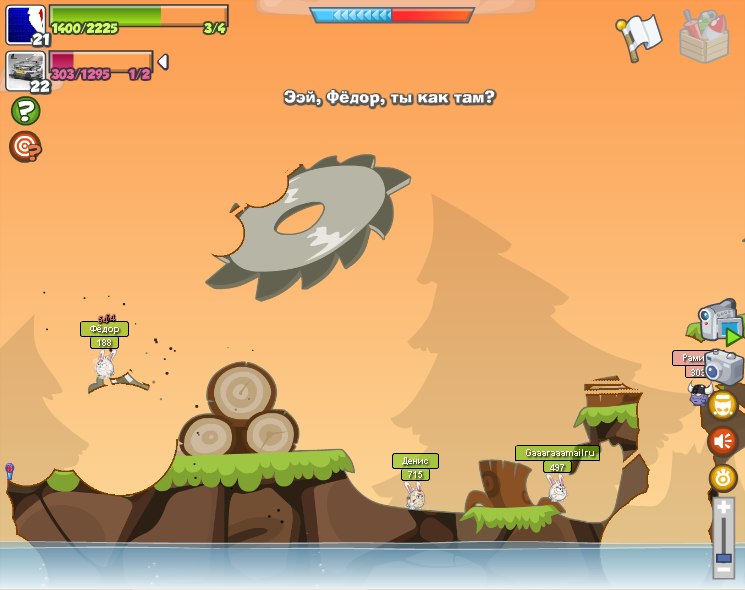
Task: Click the blue zoom slider handle
Action: click(723, 554)
